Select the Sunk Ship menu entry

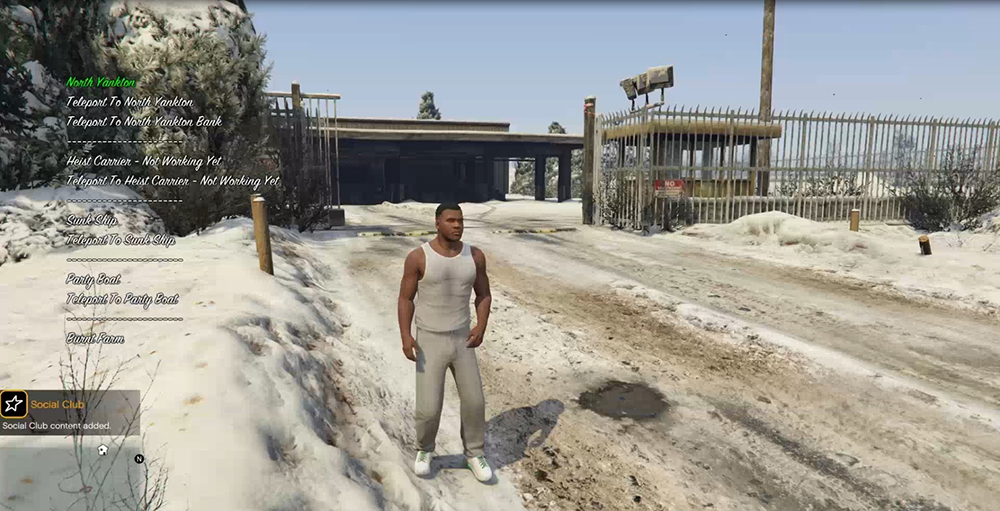(92, 220)
